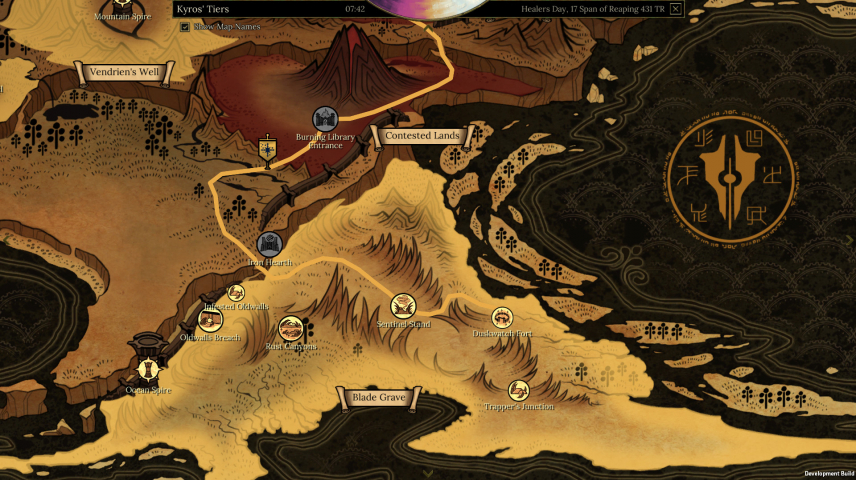Select the Oldwalls Breach location icon

click(x=210, y=320)
